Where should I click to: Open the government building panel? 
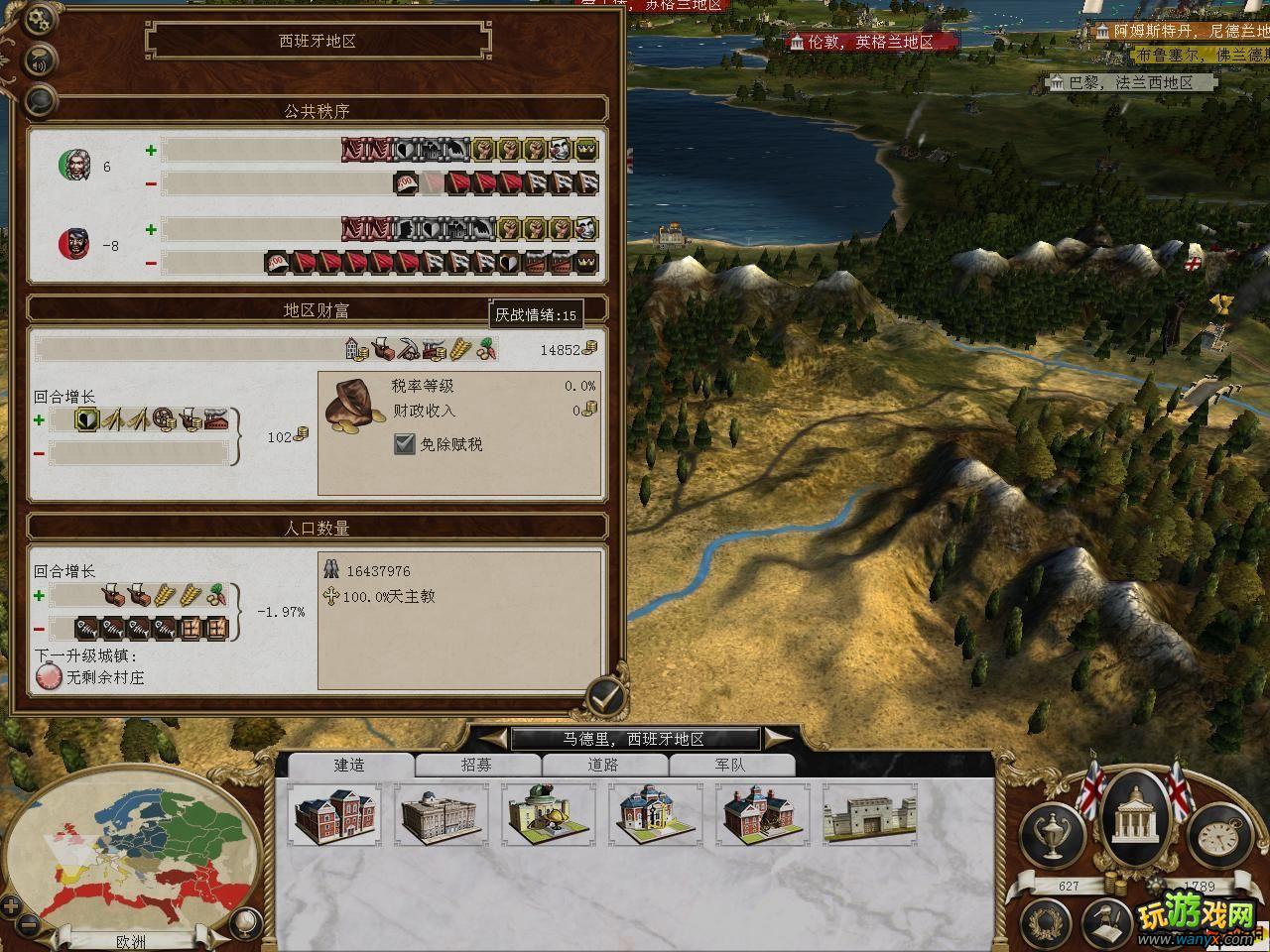coord(1135,819)
